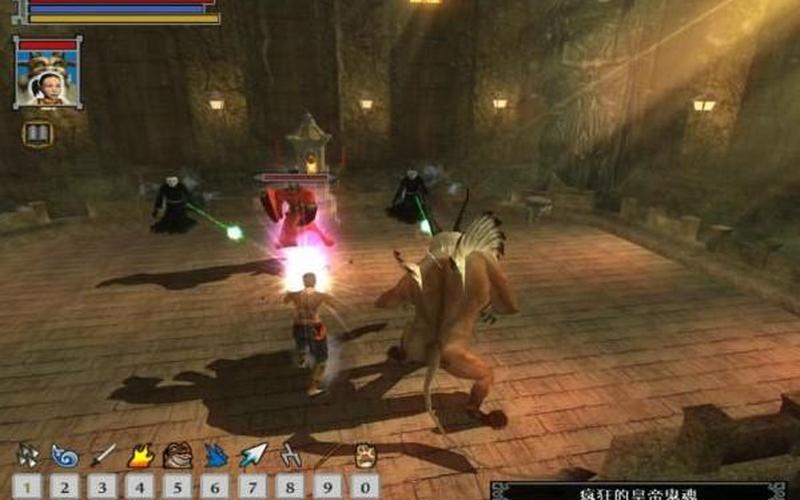Choose the sword weapon style icon
Screen dimensions: 800x500
point(102,455)
